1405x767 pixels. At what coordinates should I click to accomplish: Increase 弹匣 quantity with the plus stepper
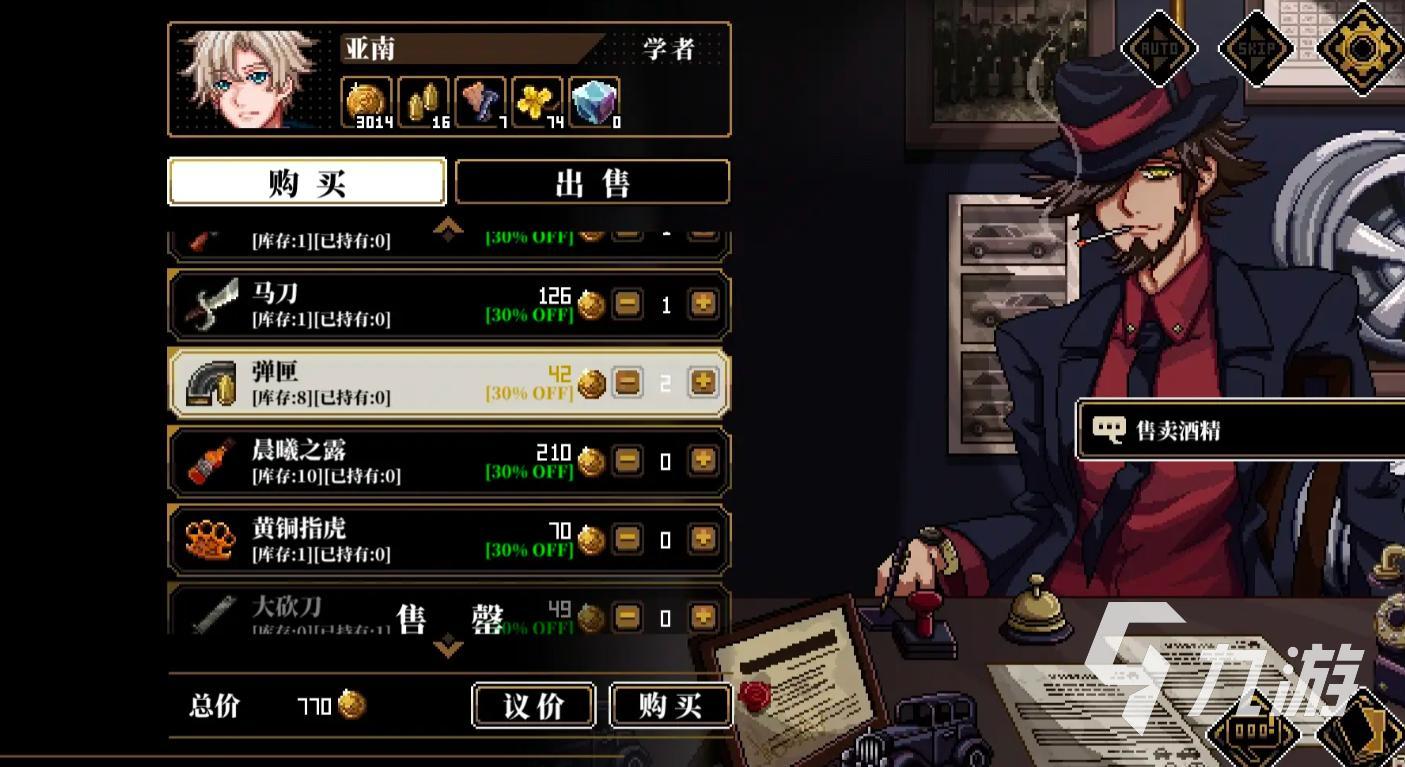(x=703, y=381)
